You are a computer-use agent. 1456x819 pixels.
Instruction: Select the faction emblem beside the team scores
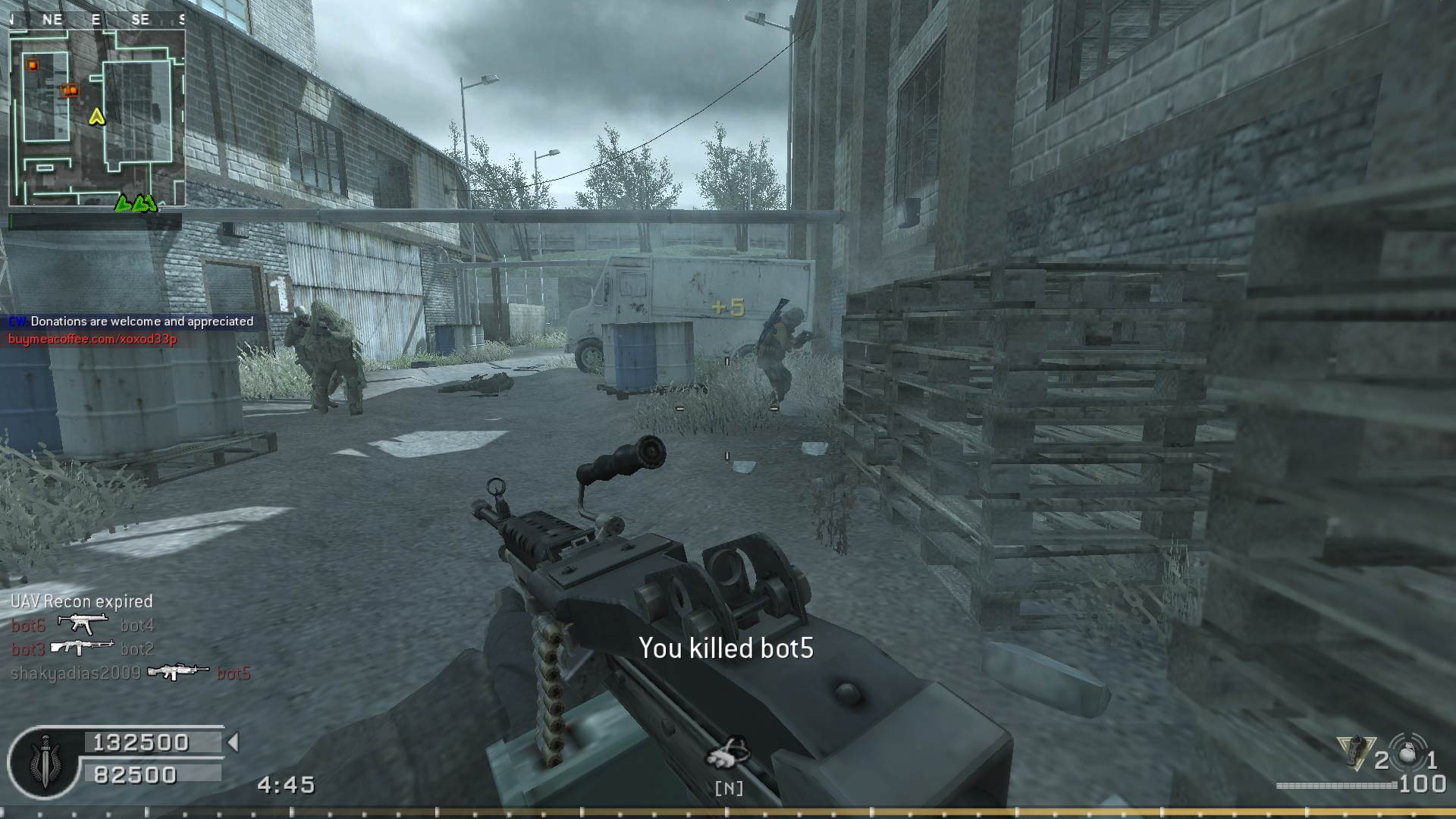point(43,763)
